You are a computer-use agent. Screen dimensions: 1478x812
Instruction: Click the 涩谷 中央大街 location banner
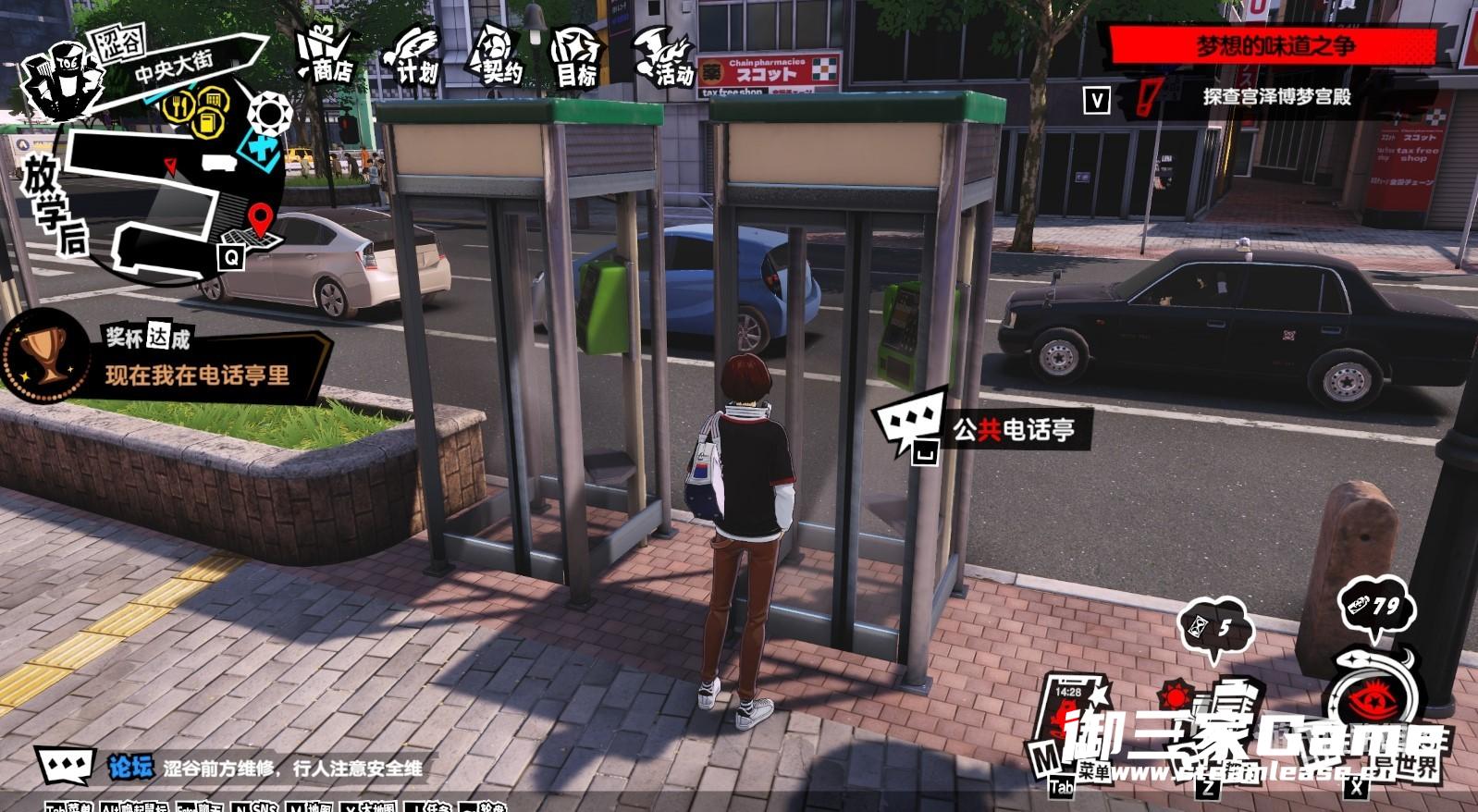176,63
